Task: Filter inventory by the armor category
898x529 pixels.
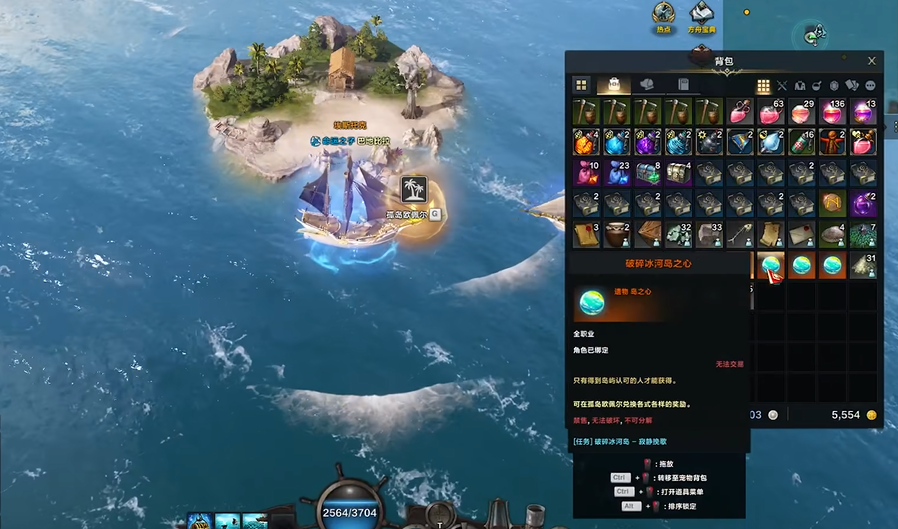Action: [x=799, y=86]
